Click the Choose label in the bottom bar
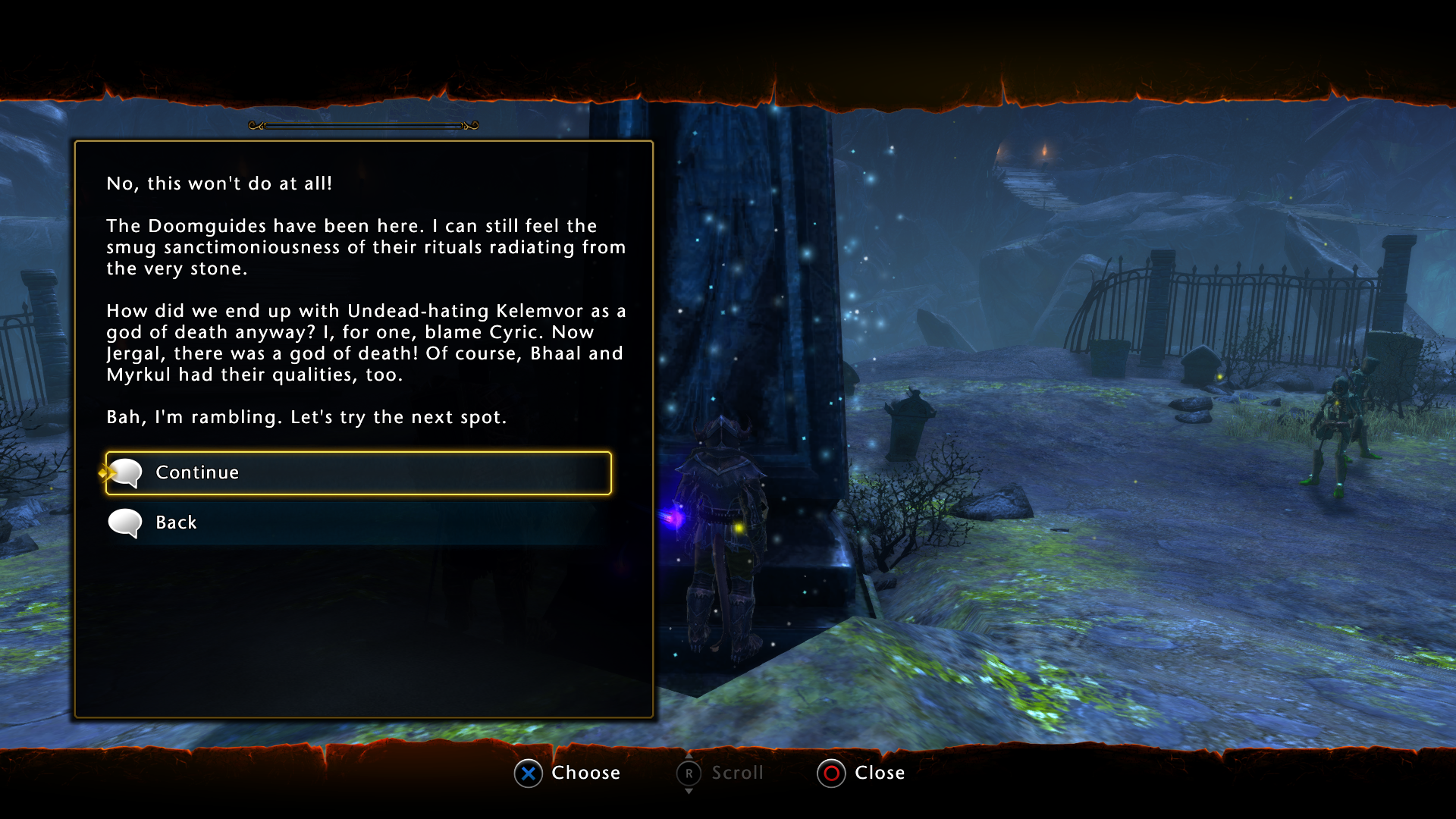The height and width of the screenshot is (819, 1456). point(586,773)
